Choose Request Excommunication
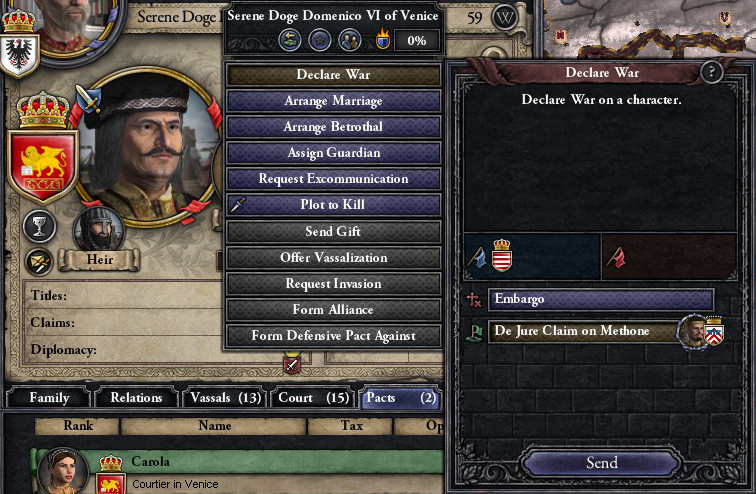The image size is (756, 494). [333, 179]
